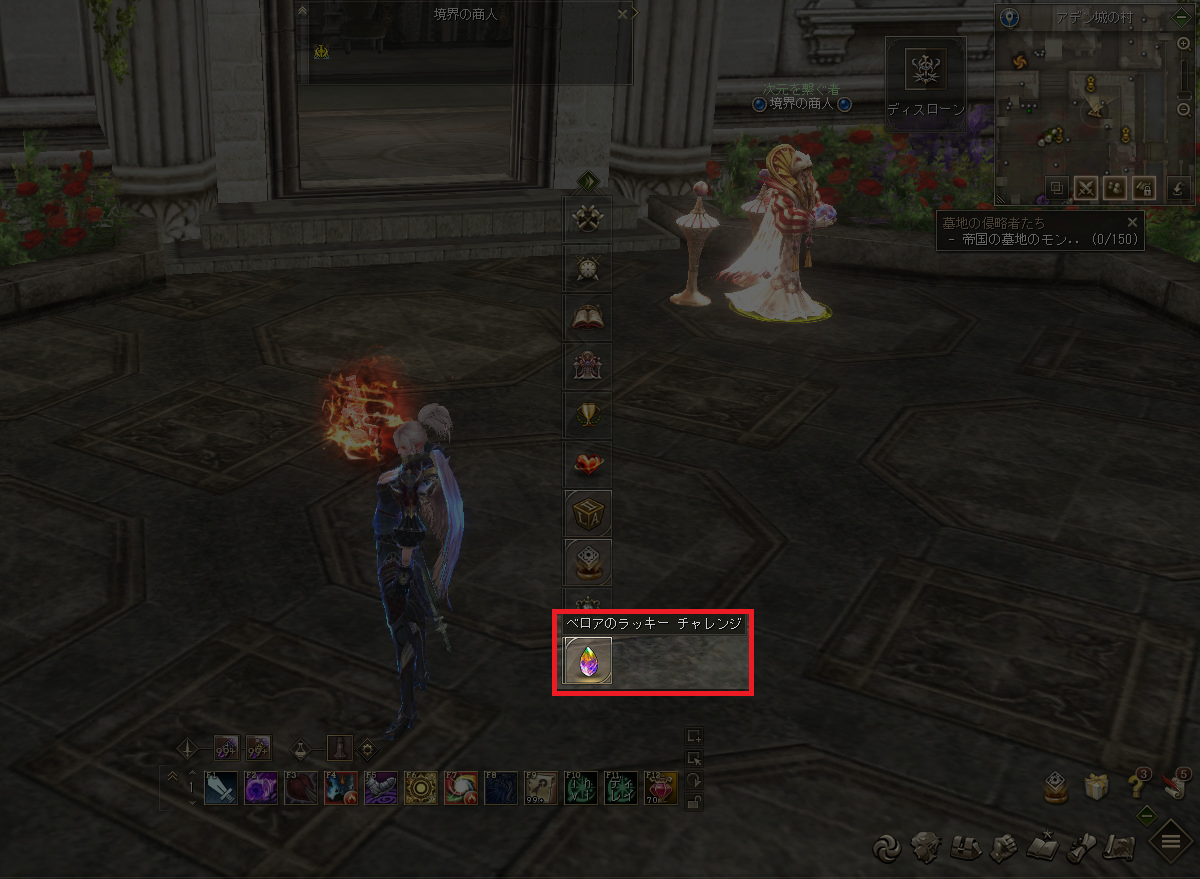This screenshot has height=879, width=1200.
Task: Use the F1 sword attack skill
Action: click(x=220, y=788)
